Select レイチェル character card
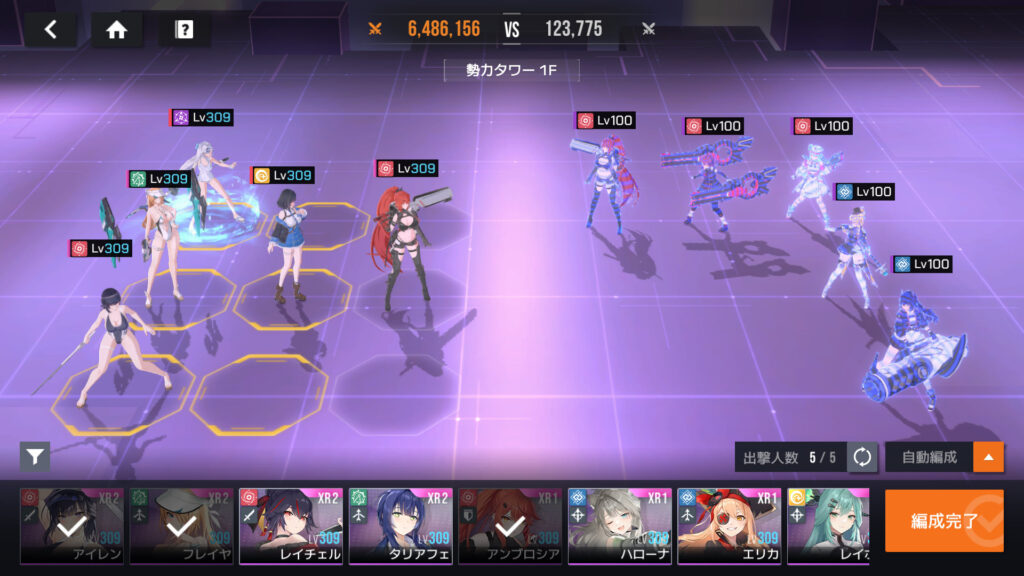 tap(290, 526)
